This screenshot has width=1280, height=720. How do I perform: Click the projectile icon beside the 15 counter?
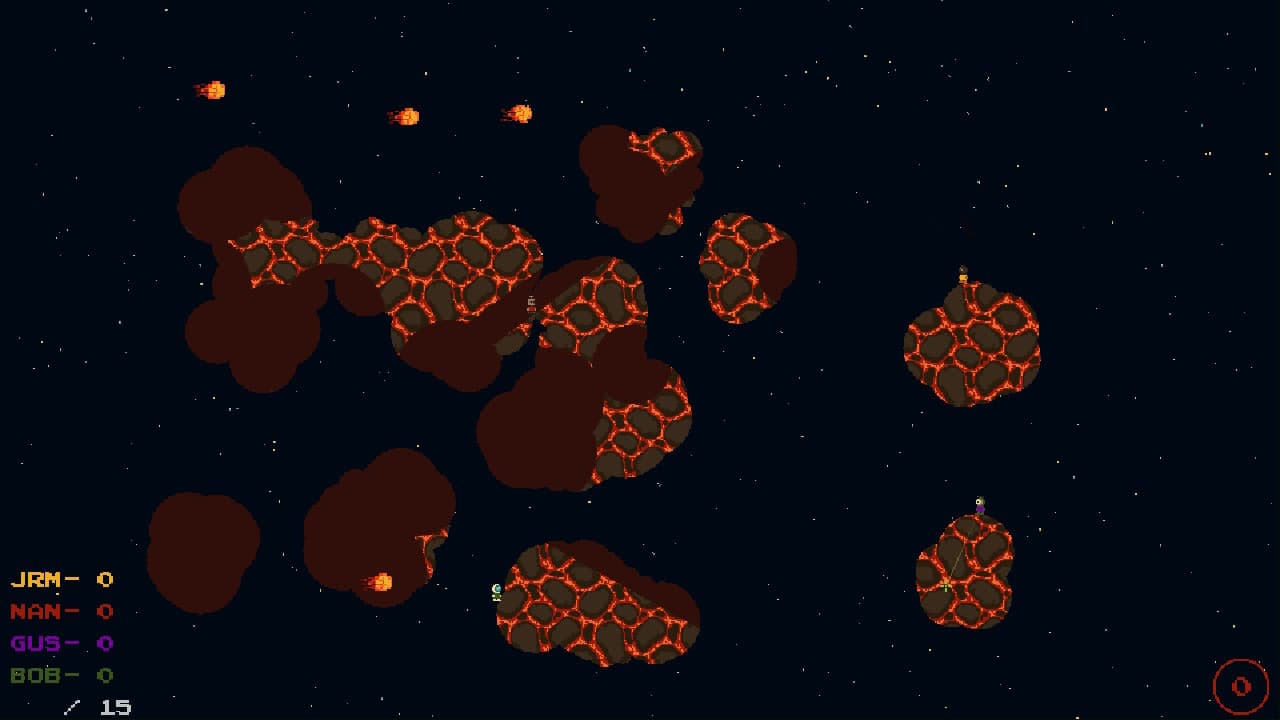point(70,706)
